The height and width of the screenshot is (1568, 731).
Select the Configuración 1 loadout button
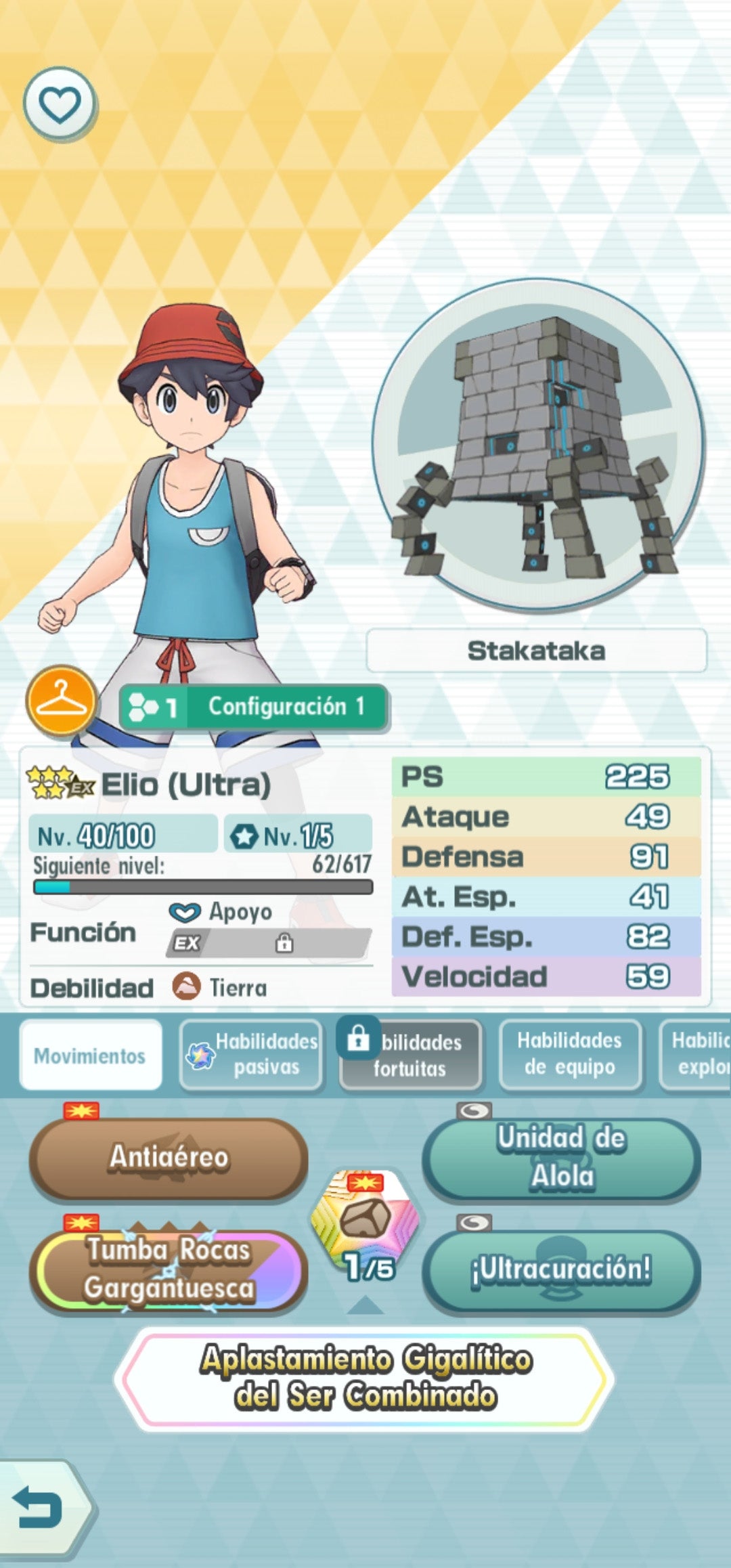click(x=253, y=707)
